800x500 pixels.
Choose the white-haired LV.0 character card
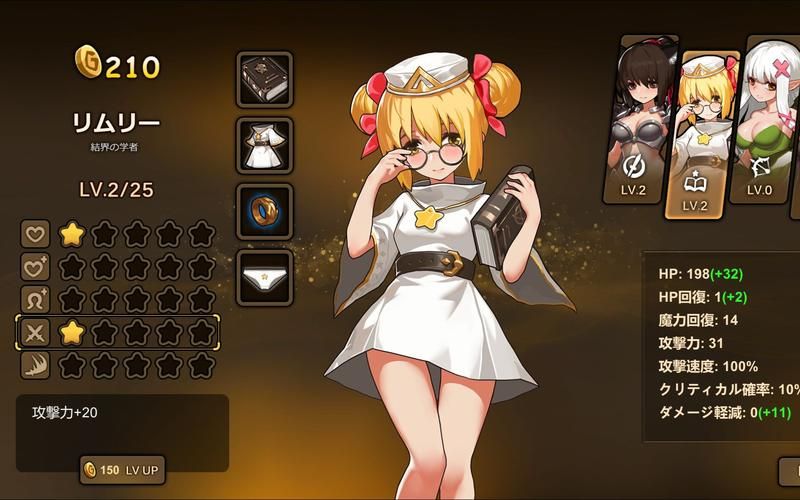[765, 120]
